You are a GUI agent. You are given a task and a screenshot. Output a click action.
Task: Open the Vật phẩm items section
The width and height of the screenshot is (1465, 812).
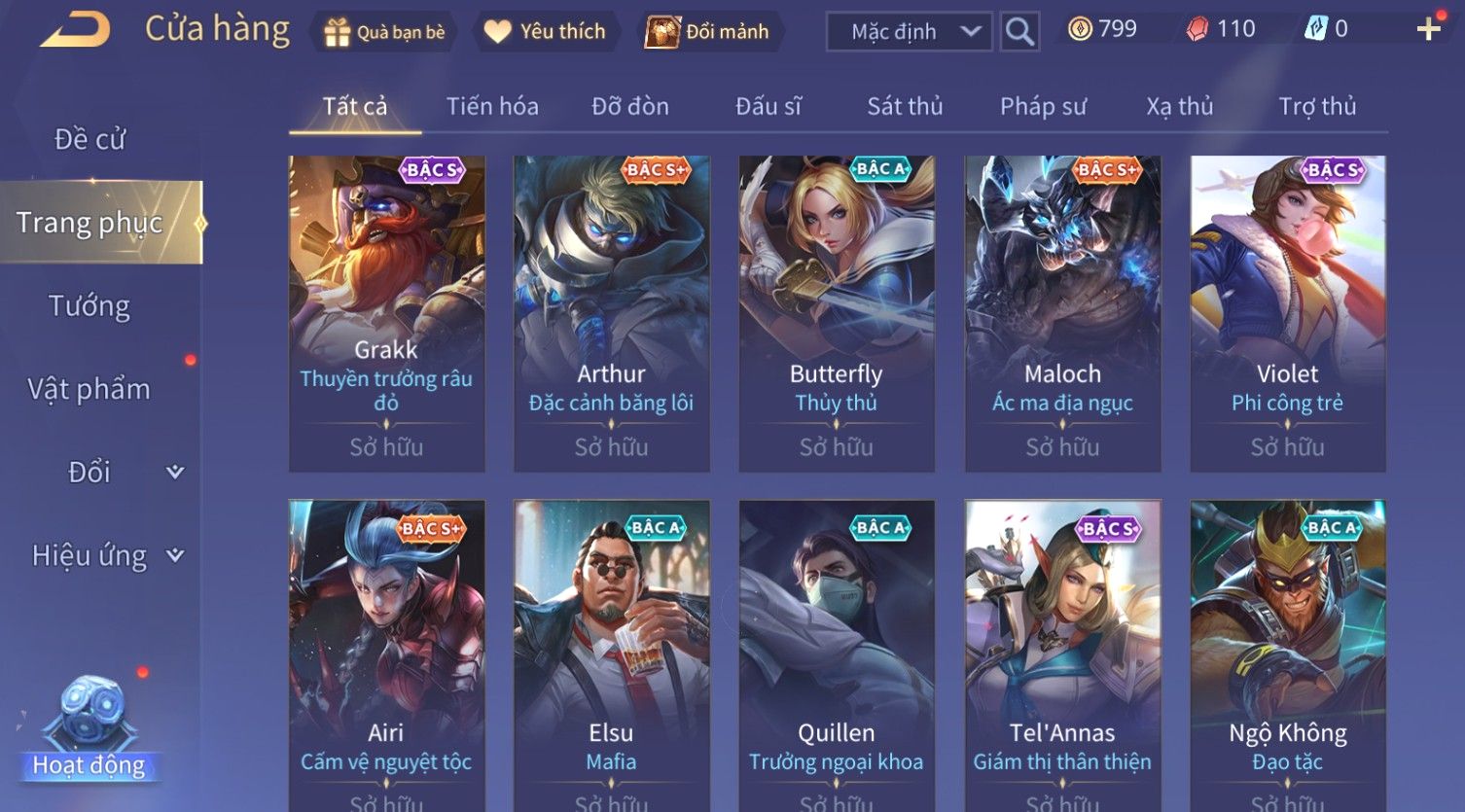89,389
